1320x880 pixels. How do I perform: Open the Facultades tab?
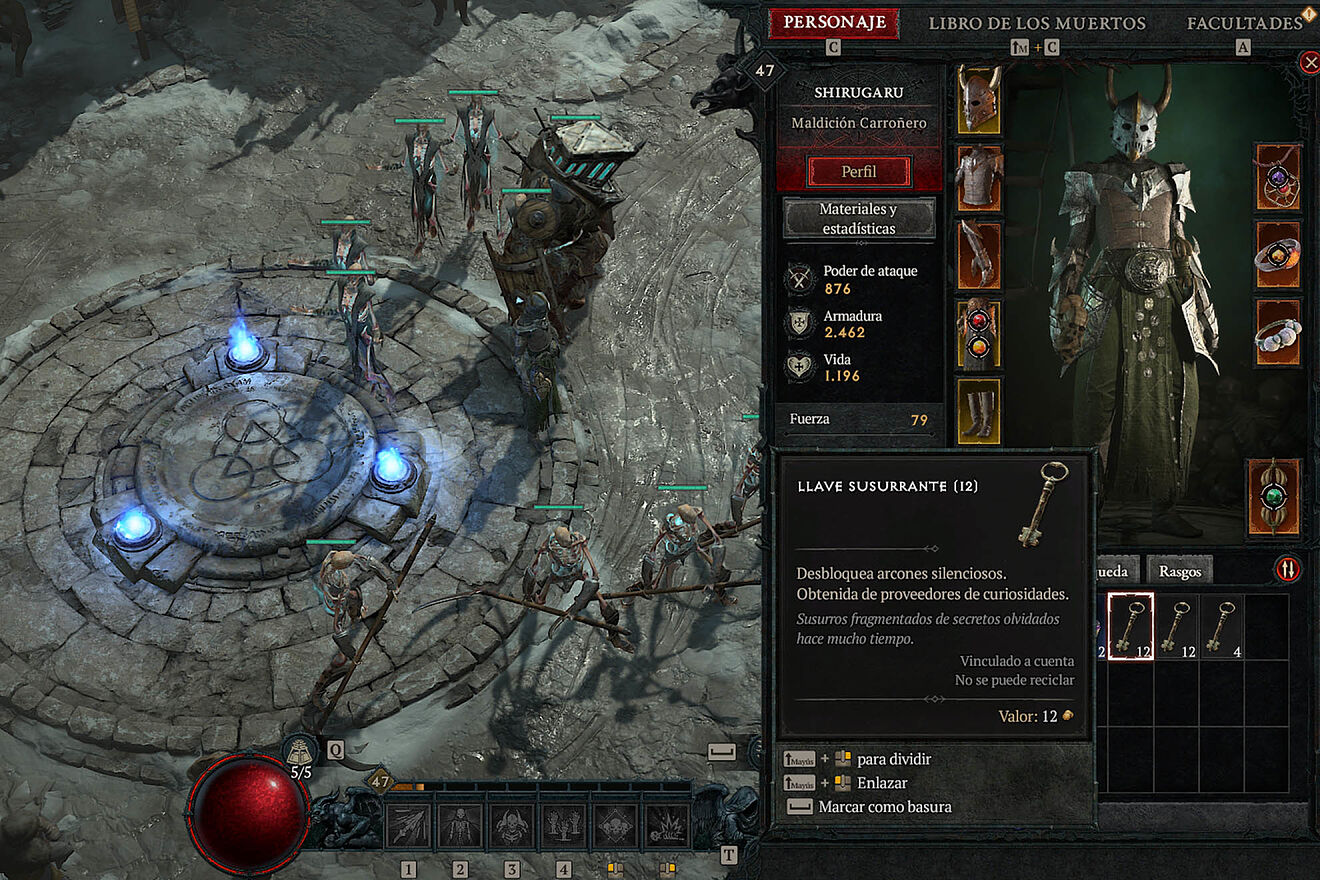[1244, 23]
